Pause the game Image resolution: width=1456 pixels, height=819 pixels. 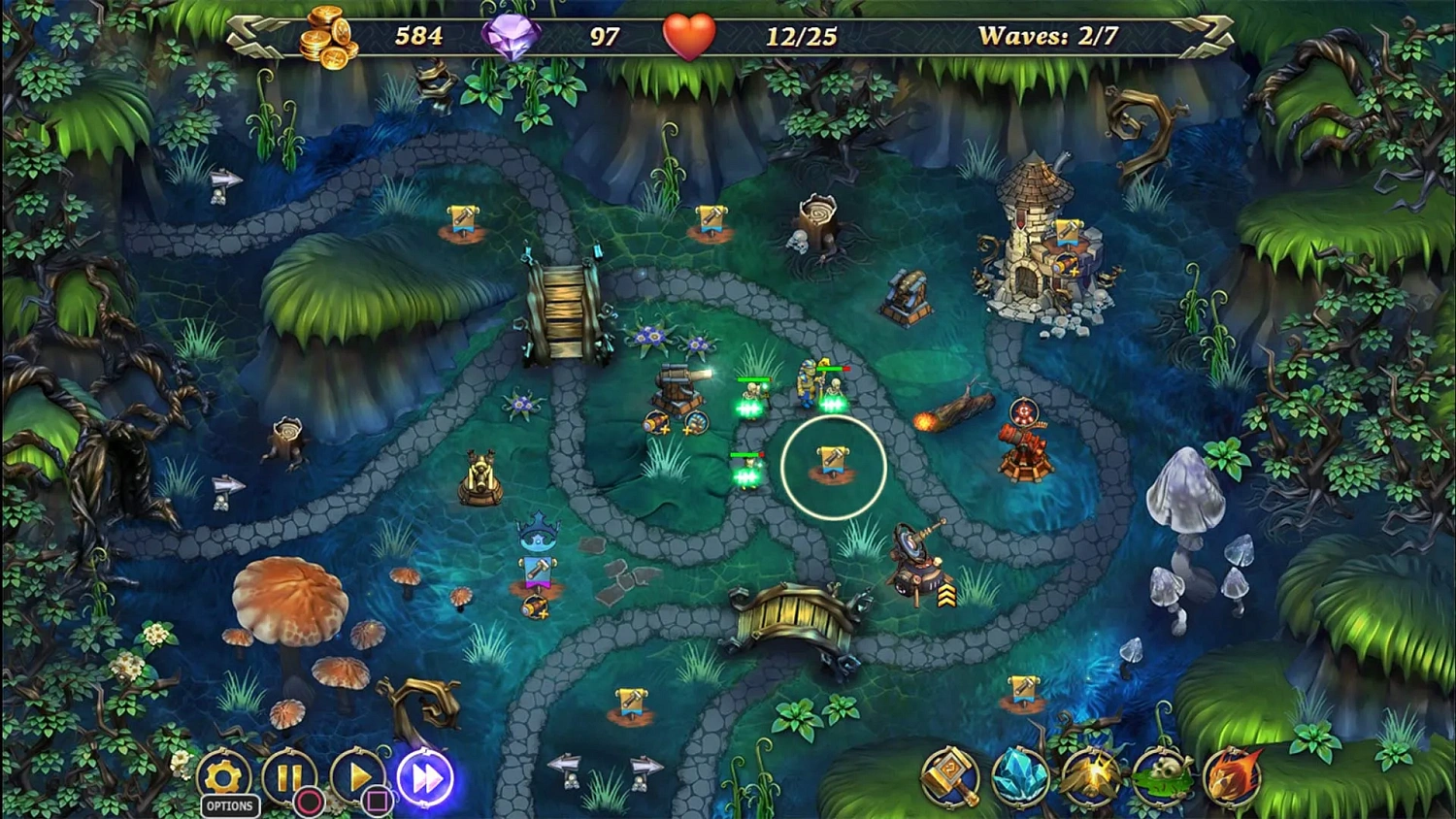(x=292, y=776)
